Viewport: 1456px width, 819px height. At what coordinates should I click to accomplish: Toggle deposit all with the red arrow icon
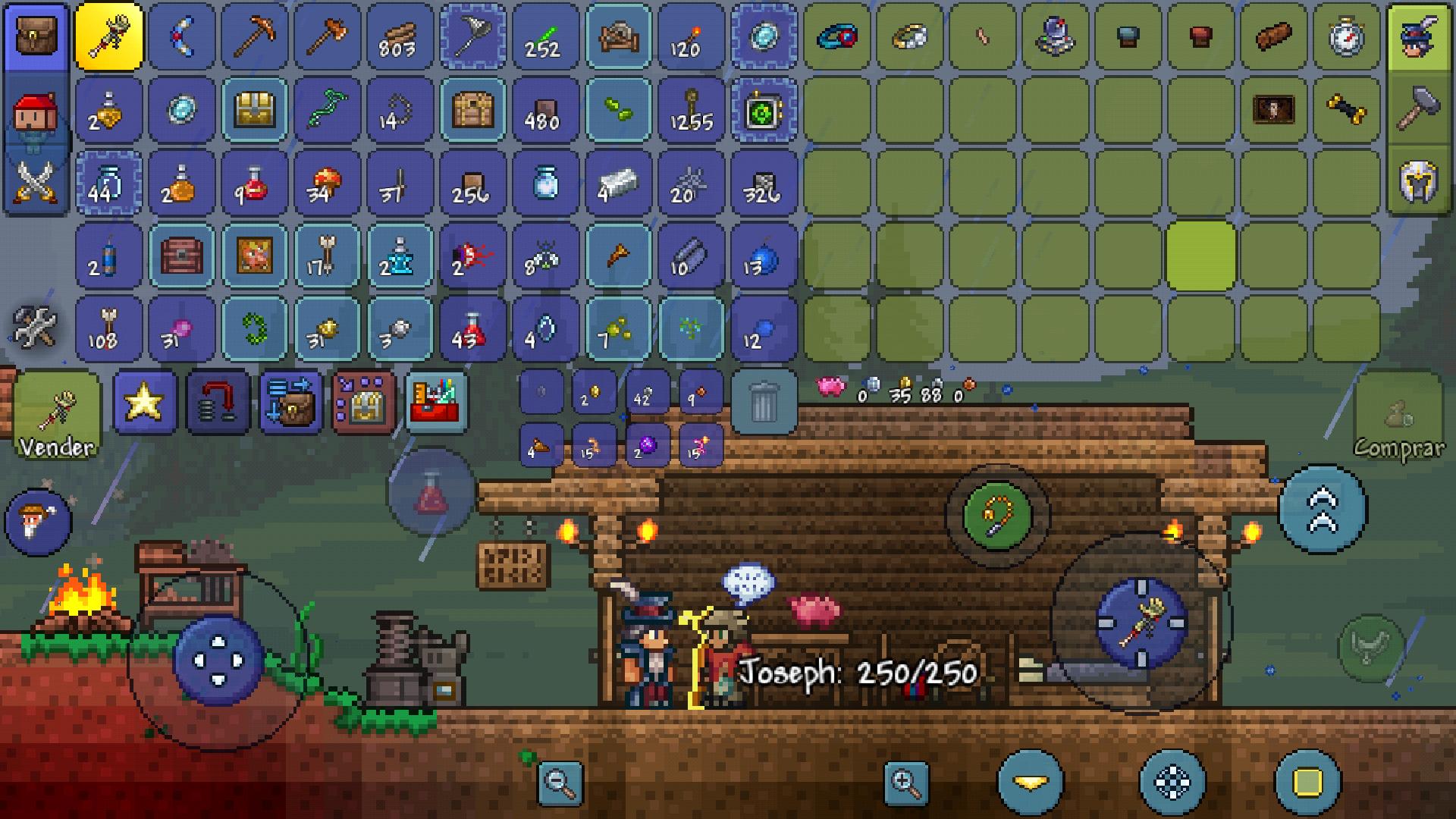pyautogui.click(x=216, y=402)
